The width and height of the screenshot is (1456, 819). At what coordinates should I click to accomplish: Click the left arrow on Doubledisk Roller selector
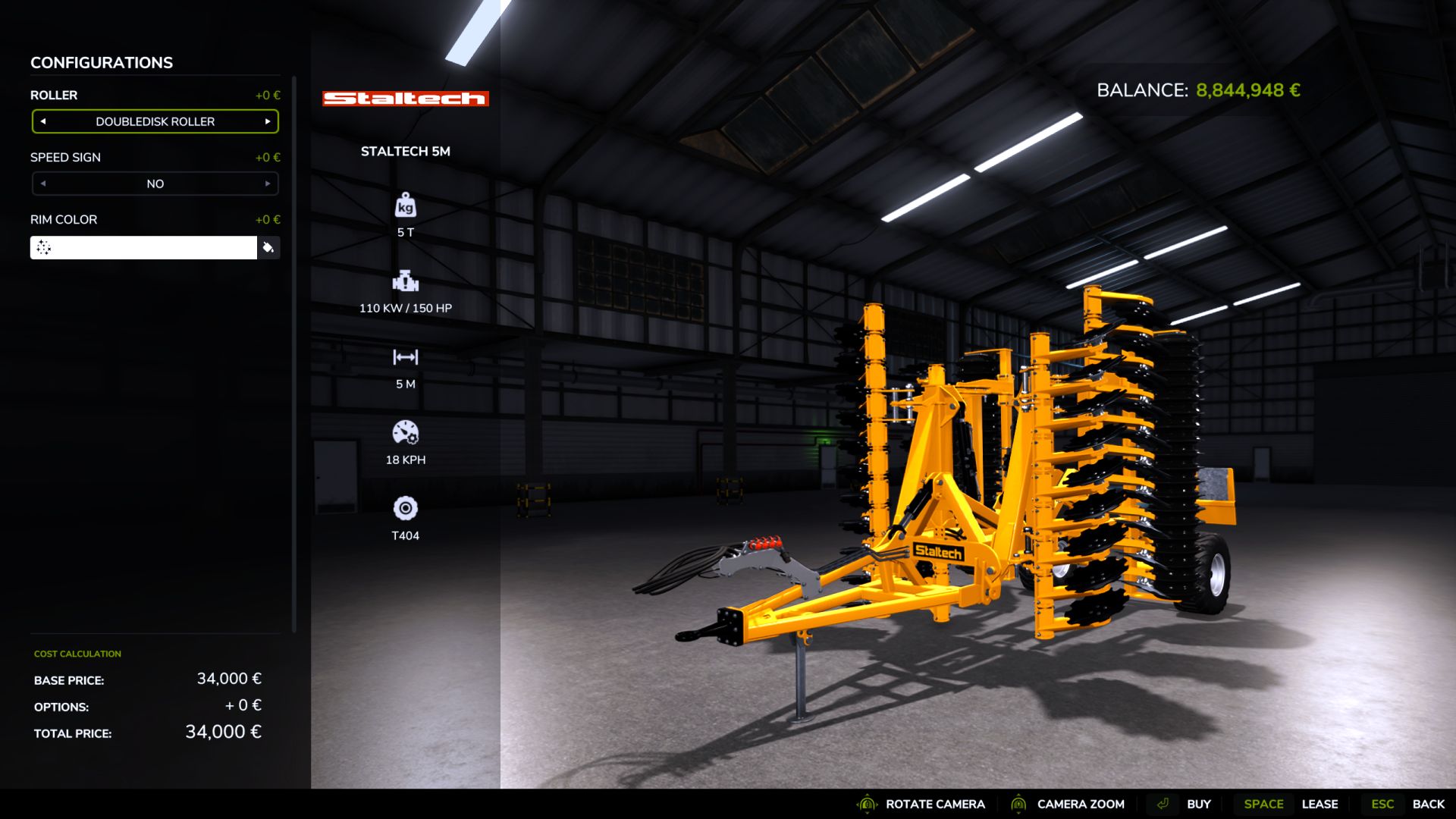(43, 121)
